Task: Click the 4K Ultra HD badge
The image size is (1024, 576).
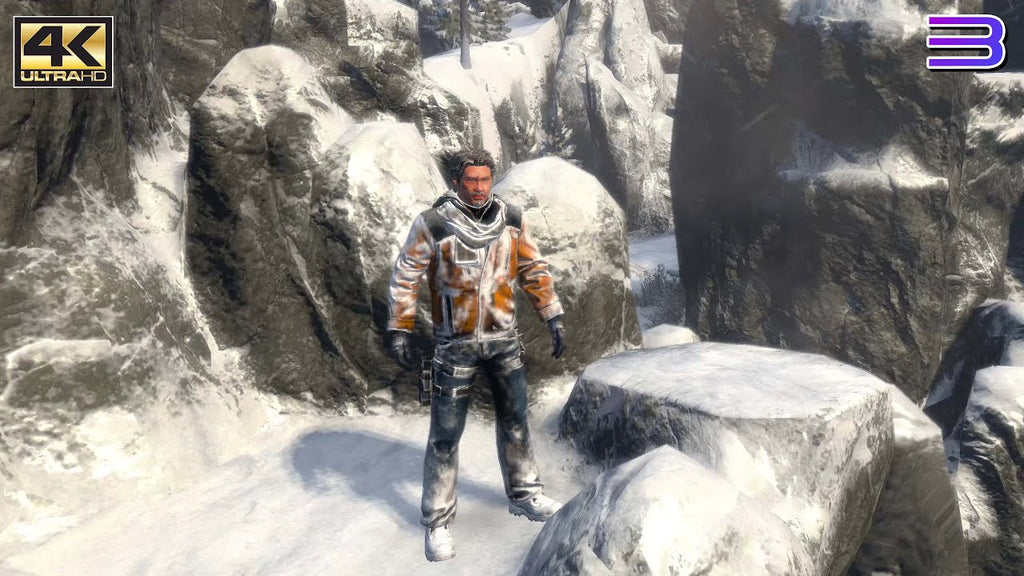Action: click(63, 51)
